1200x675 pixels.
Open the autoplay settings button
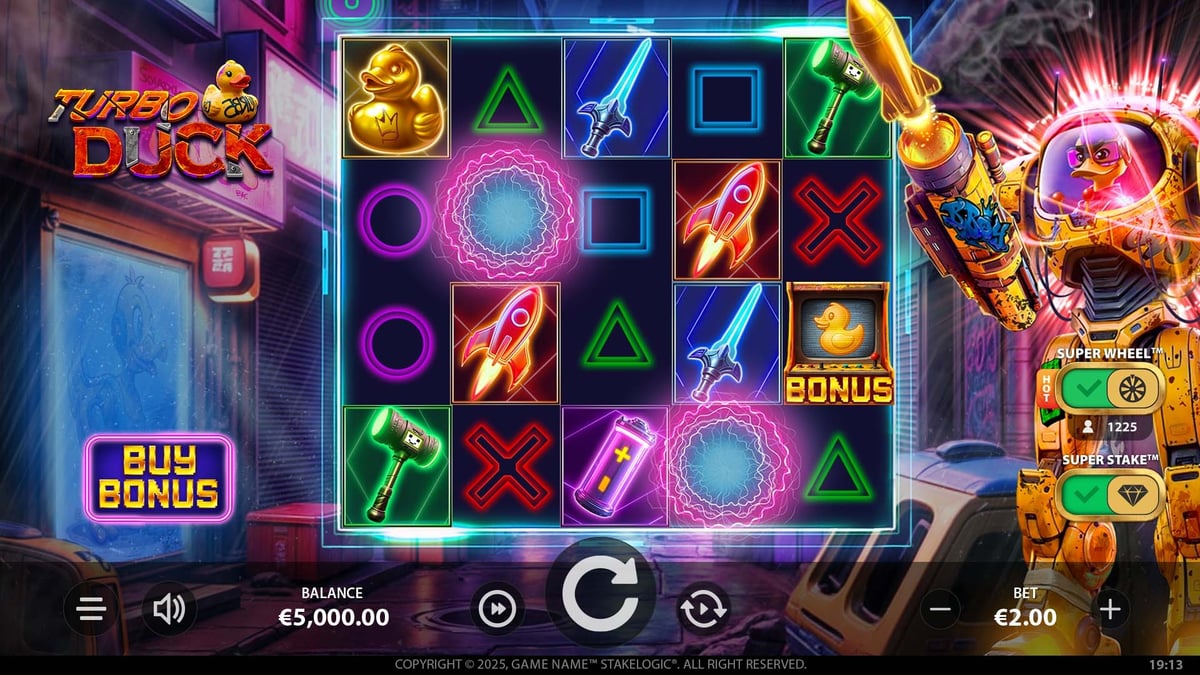pos(703,609)
